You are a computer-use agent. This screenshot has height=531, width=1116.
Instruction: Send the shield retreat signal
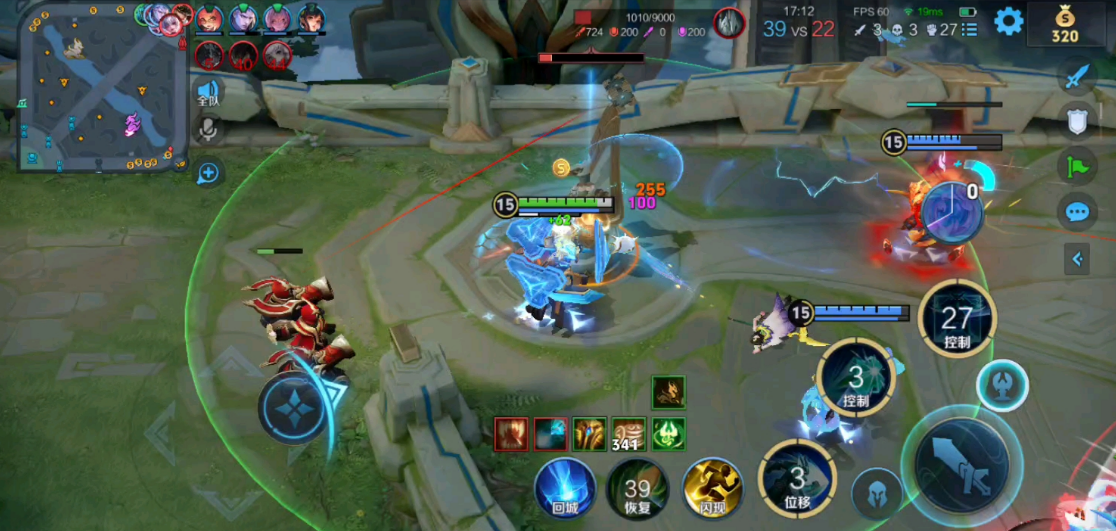[1077, 120]
